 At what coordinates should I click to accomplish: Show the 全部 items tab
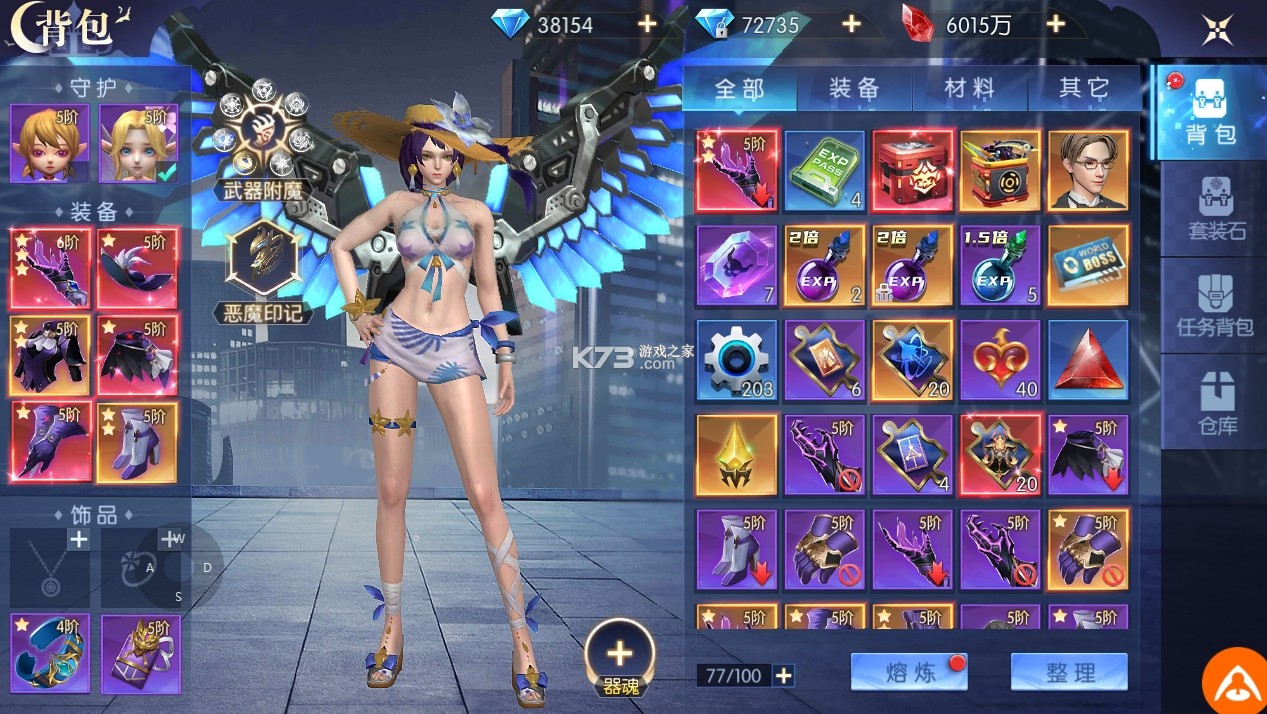(x=740, y=89)
